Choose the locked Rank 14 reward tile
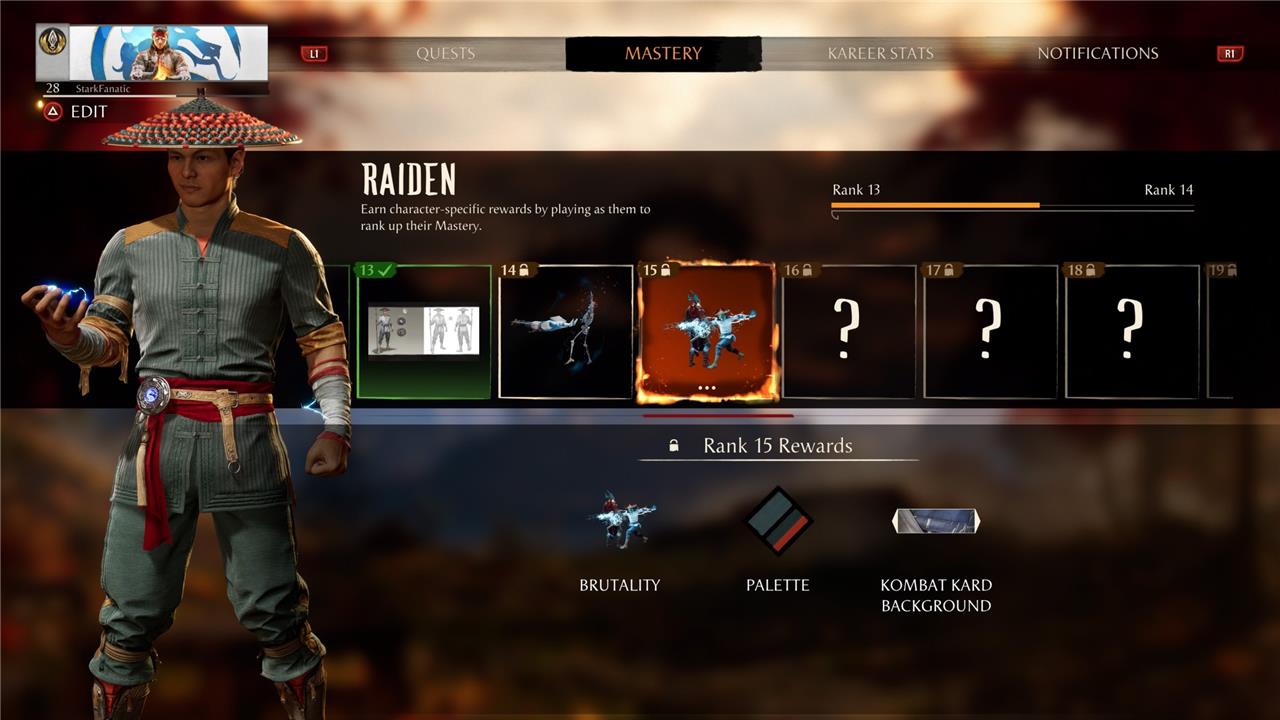This screenshot has width=1280, height=720. (566, 332)
